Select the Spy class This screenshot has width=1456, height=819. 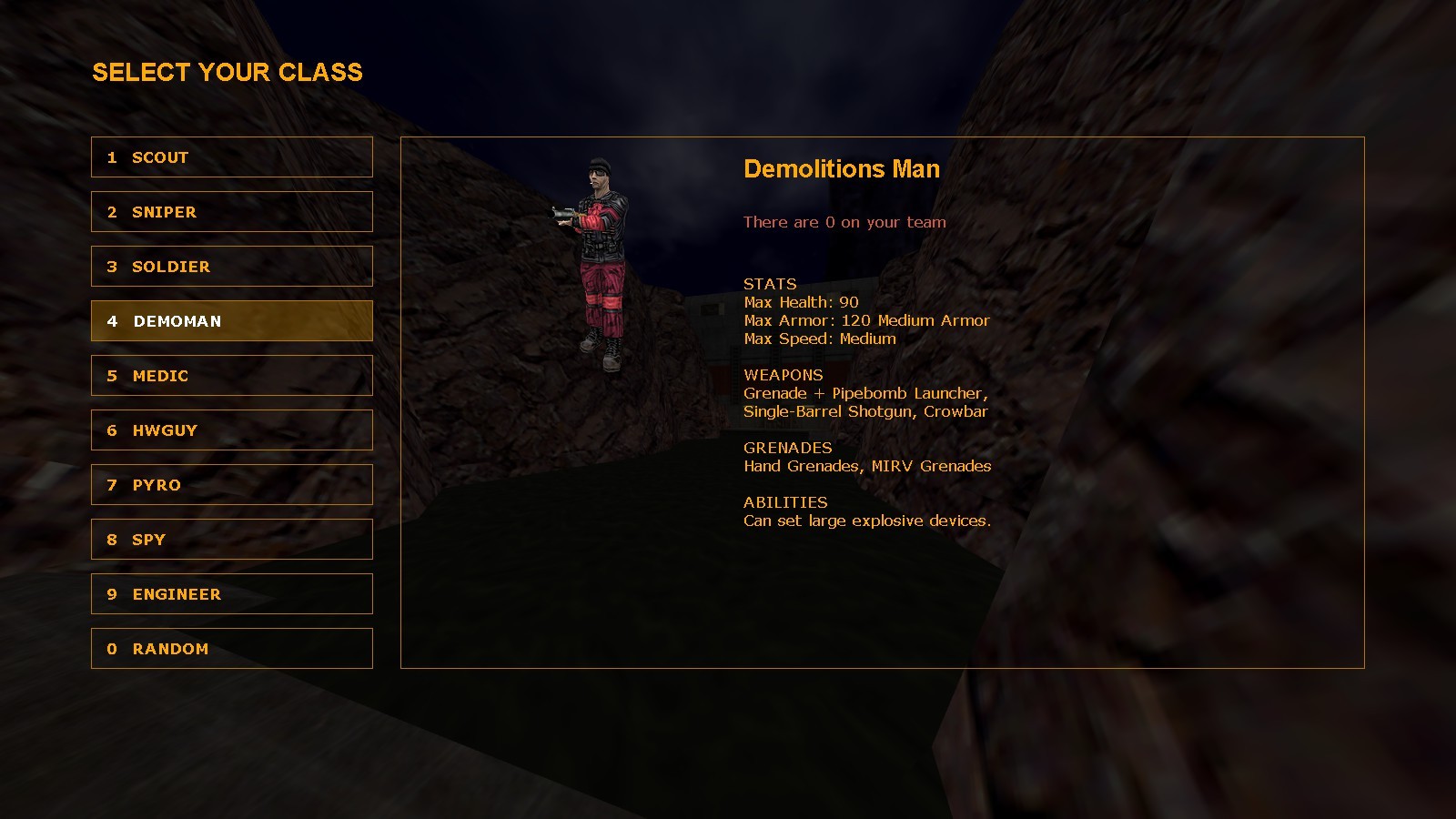231,539
